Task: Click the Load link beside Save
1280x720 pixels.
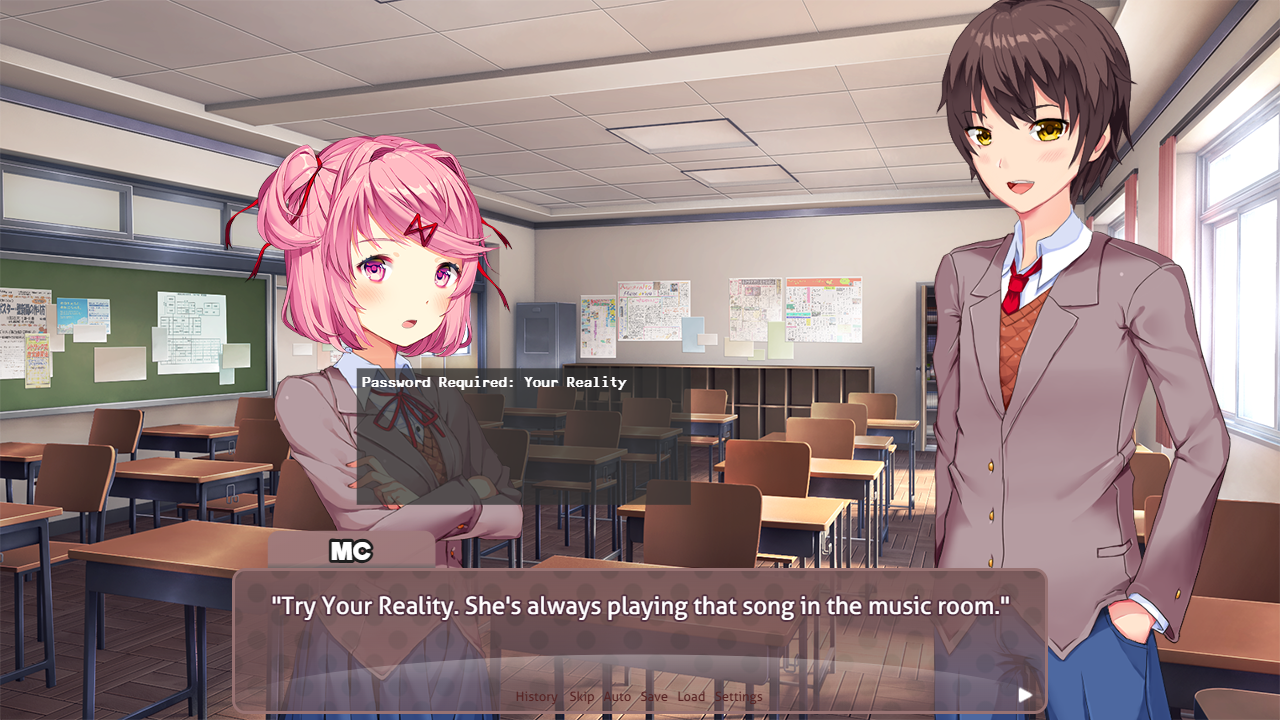Action: 691,696
